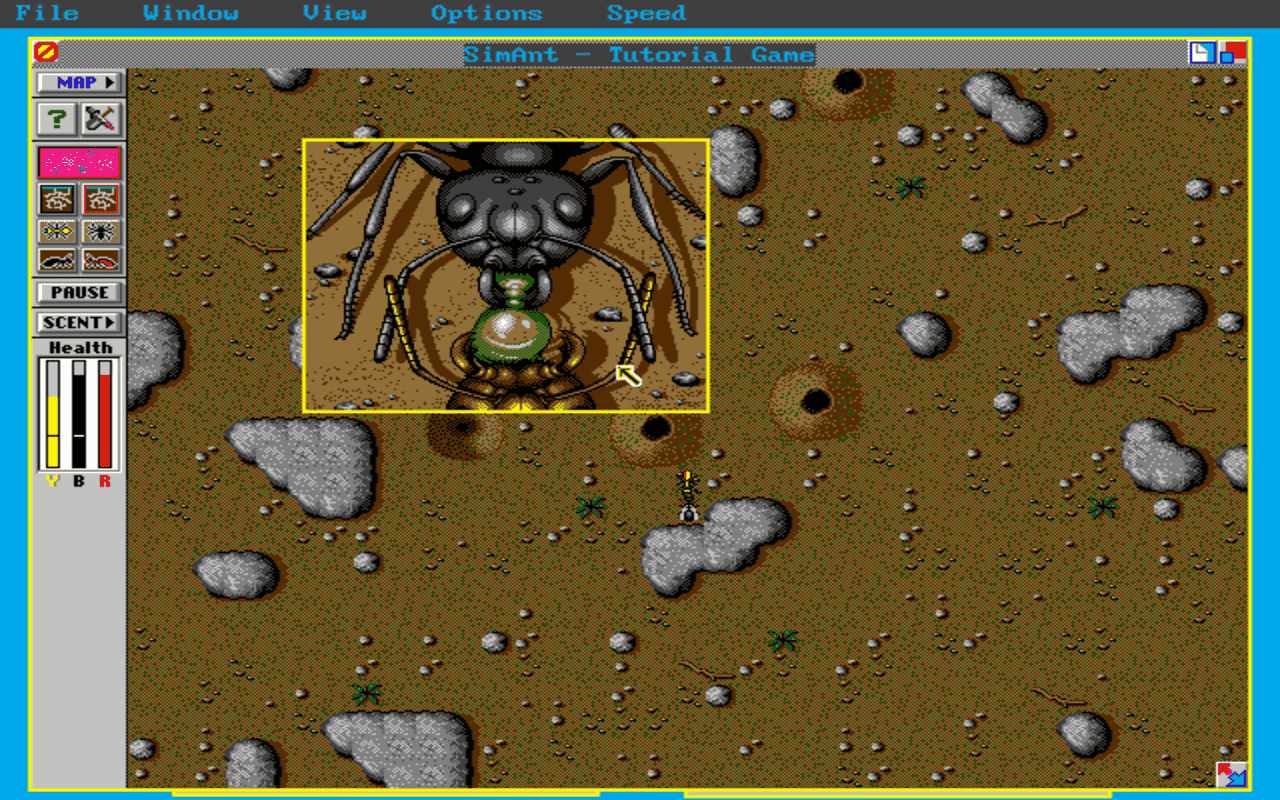Open the question mark help icon
1280x800 pixels.
57,119
